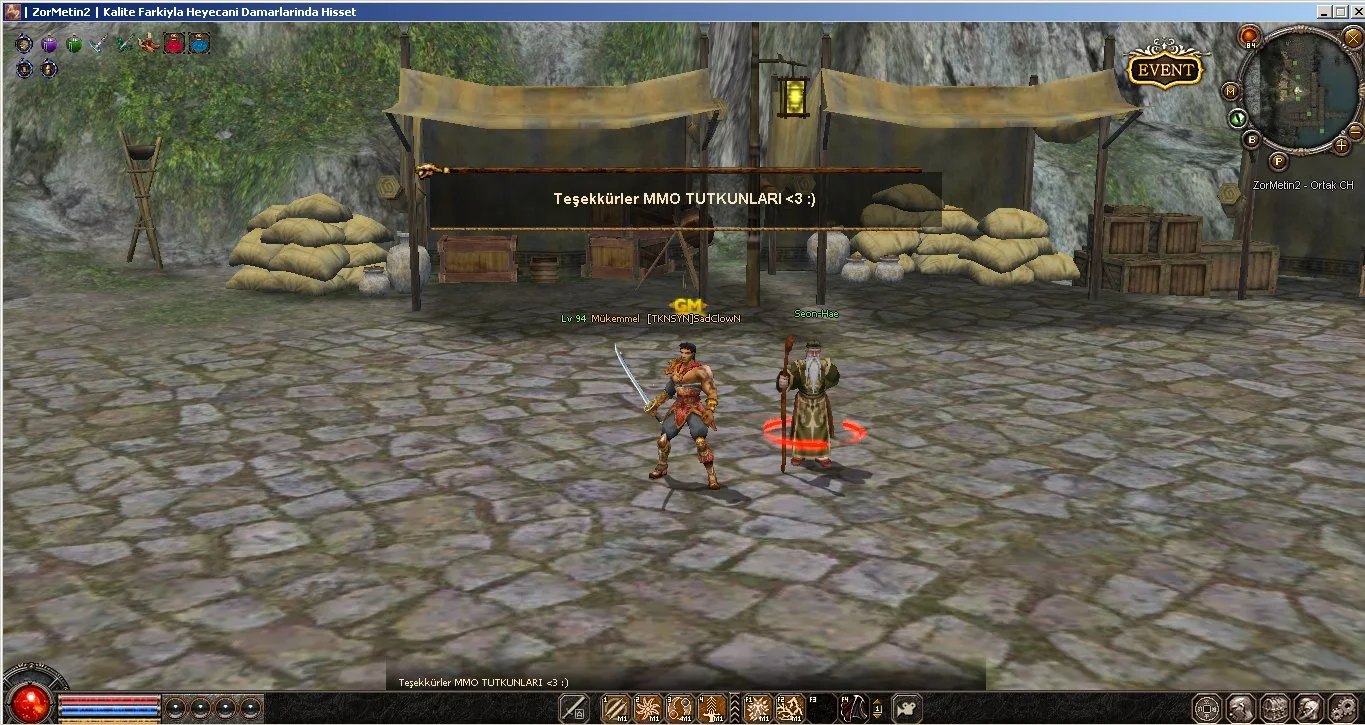Image resolution: width=1365 pixels, height=725 pixels.
Task: Click the HP bar above the quickslots
Action: [110, 700]
